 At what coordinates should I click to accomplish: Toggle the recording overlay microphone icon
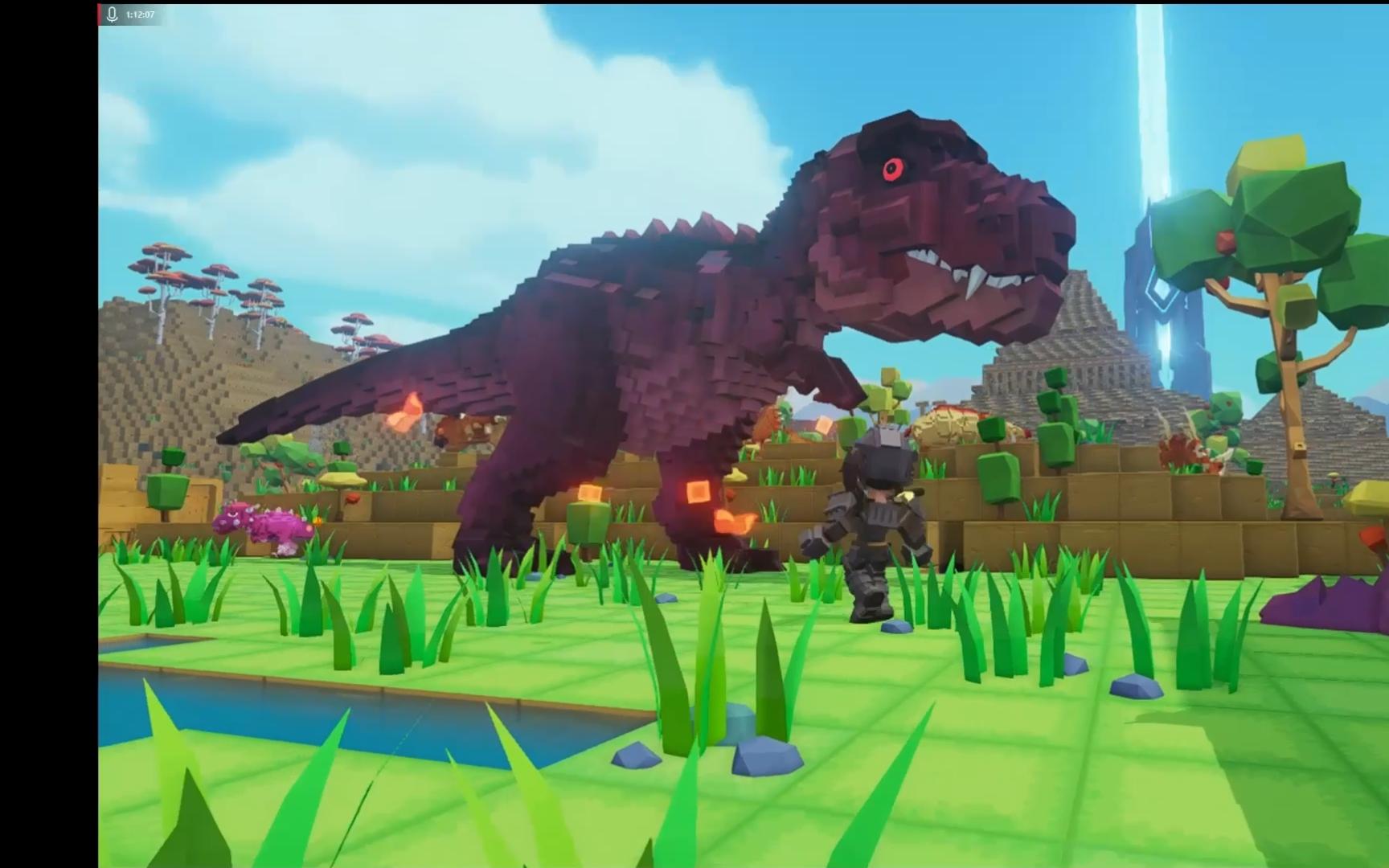pyautogui.click(x=113, y=14)
